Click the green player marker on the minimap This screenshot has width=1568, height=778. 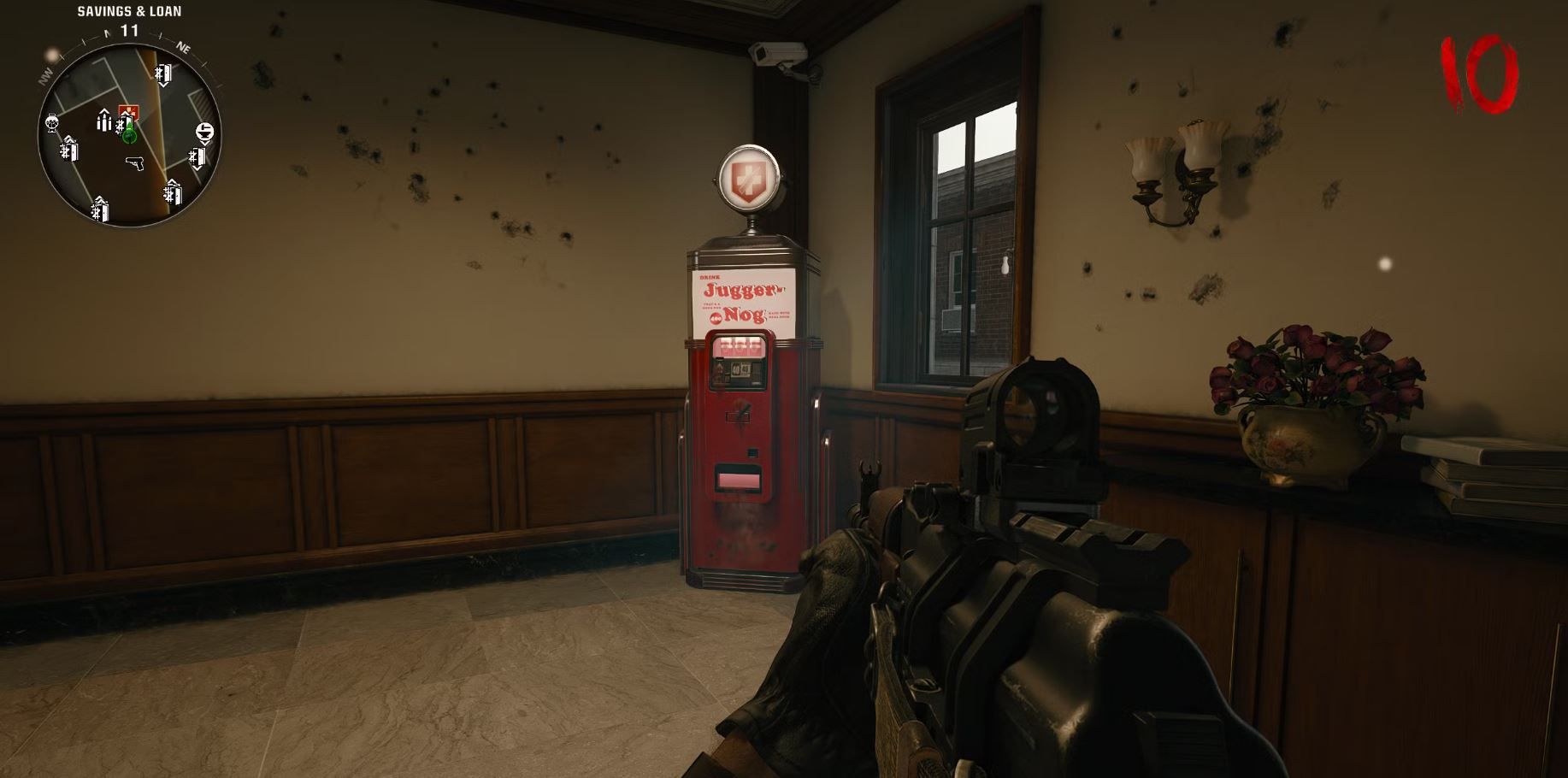coord(129,137)
